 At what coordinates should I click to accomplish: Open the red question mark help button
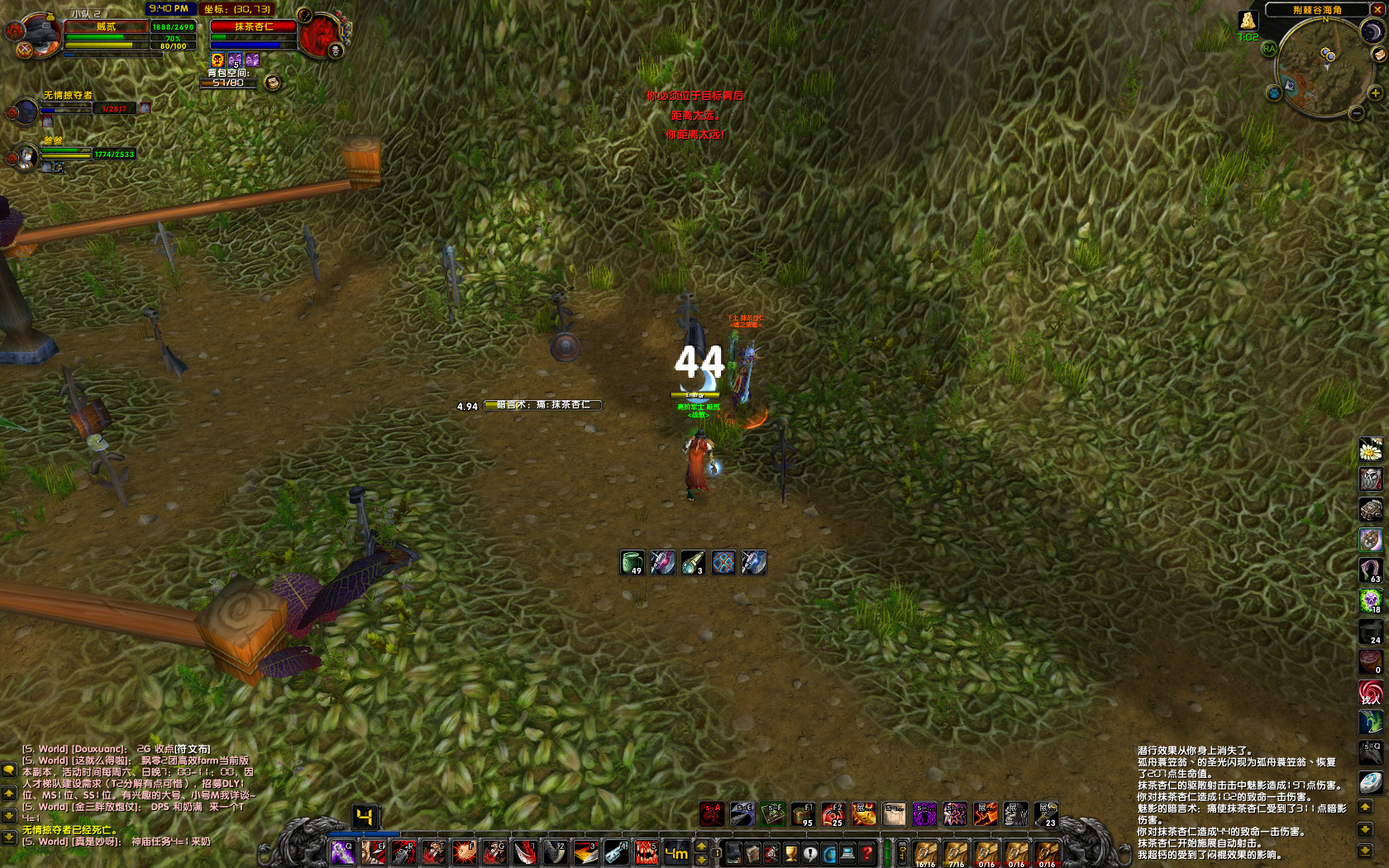point(866,853)
